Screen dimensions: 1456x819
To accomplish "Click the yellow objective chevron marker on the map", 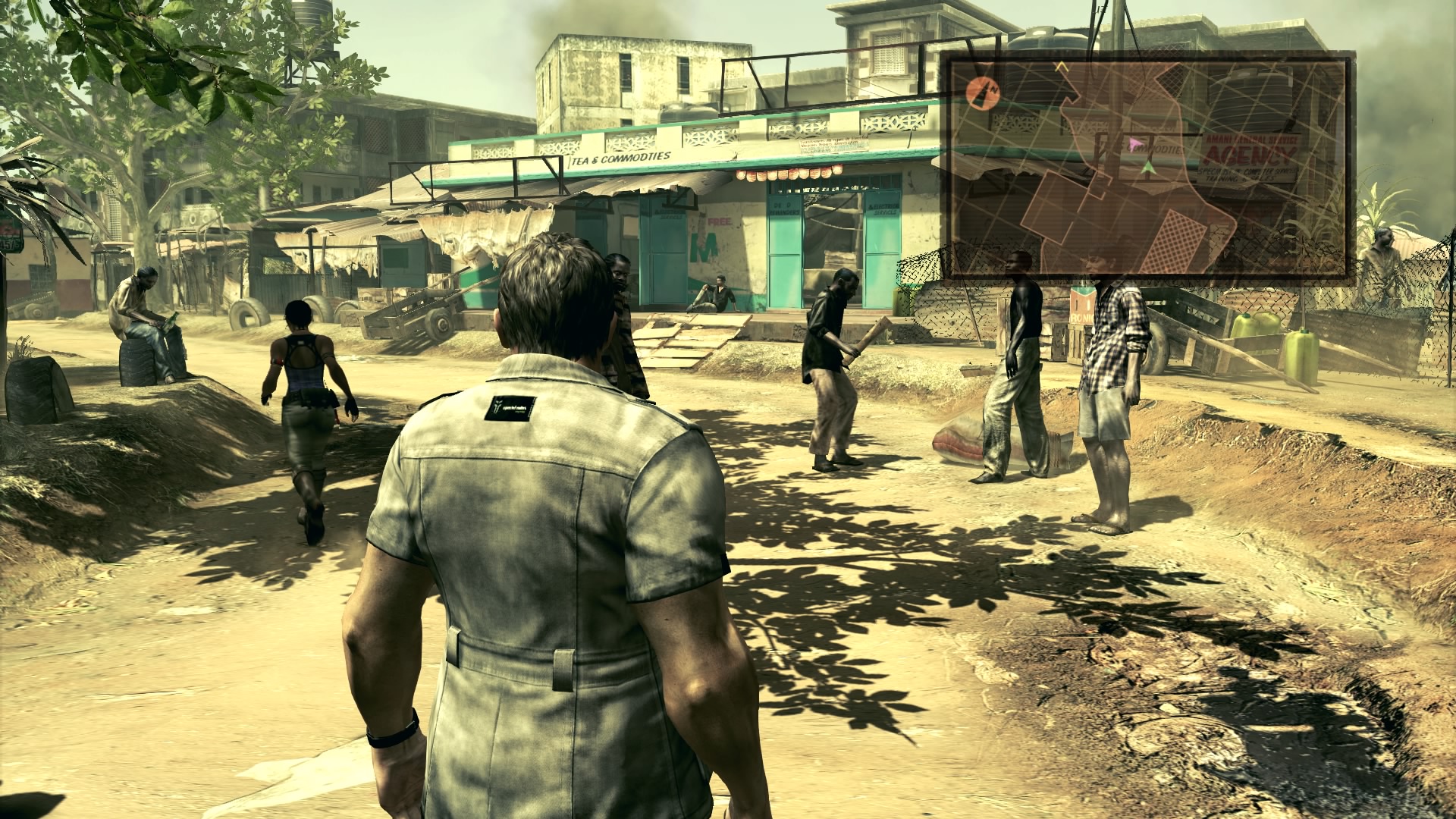I will click(x=1062, y=67).
